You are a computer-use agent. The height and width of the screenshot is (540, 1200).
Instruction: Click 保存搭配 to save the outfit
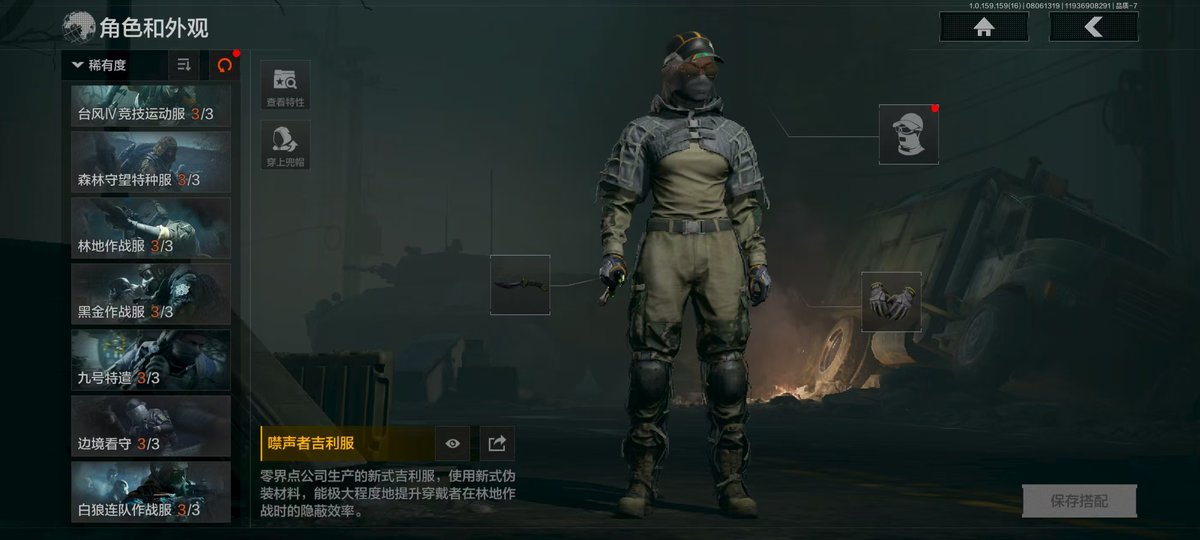click(x=1079, y=501)
